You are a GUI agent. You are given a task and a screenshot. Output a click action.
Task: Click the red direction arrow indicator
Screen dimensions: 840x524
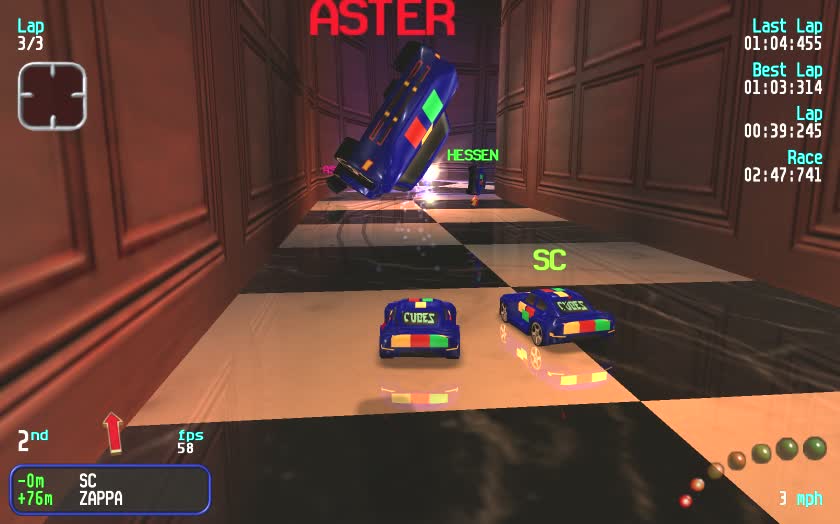[x=113, y=431]
